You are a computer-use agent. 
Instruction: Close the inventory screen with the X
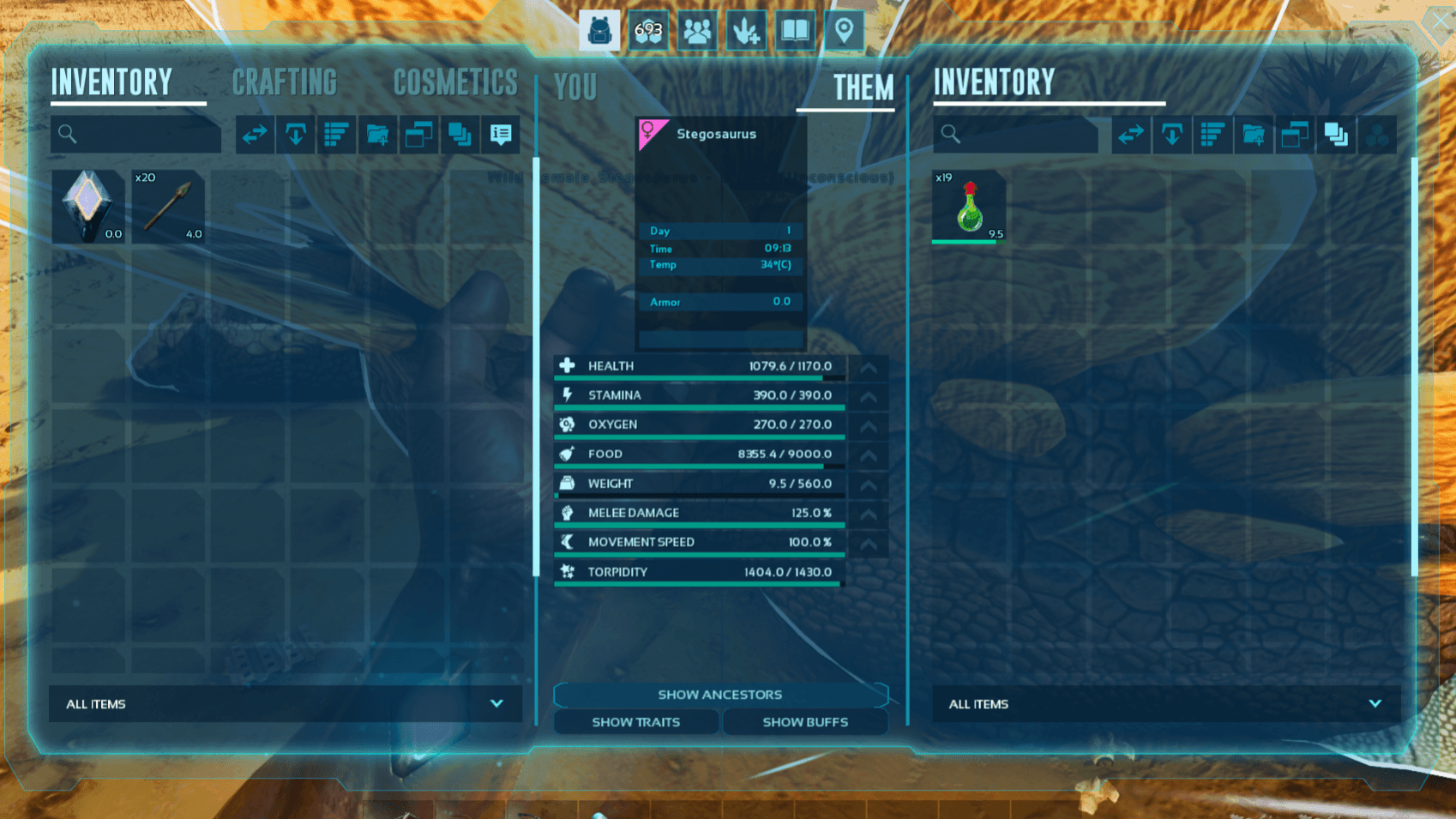pos(1440,21)
